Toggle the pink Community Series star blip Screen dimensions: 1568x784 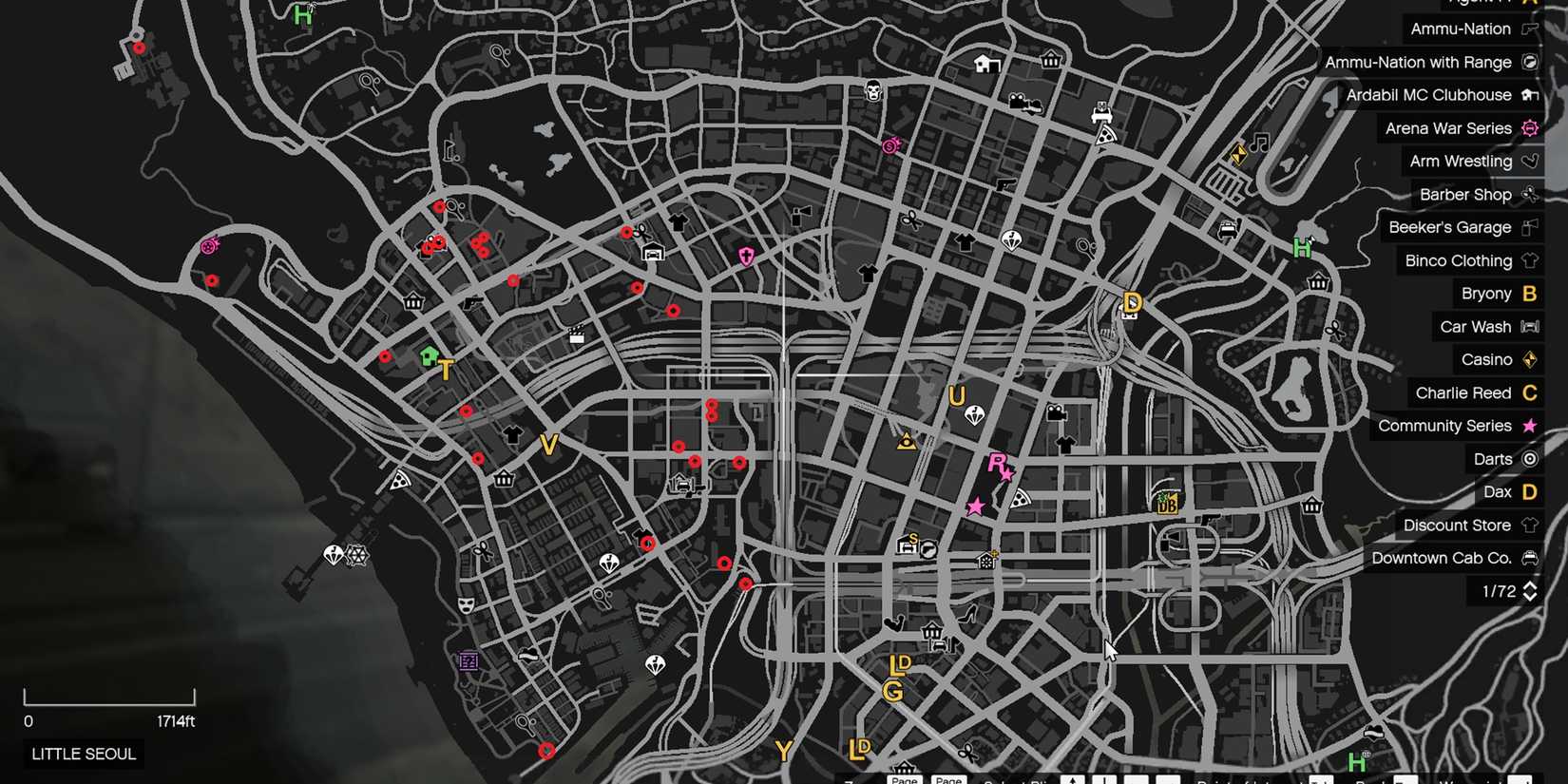point(975,507)
